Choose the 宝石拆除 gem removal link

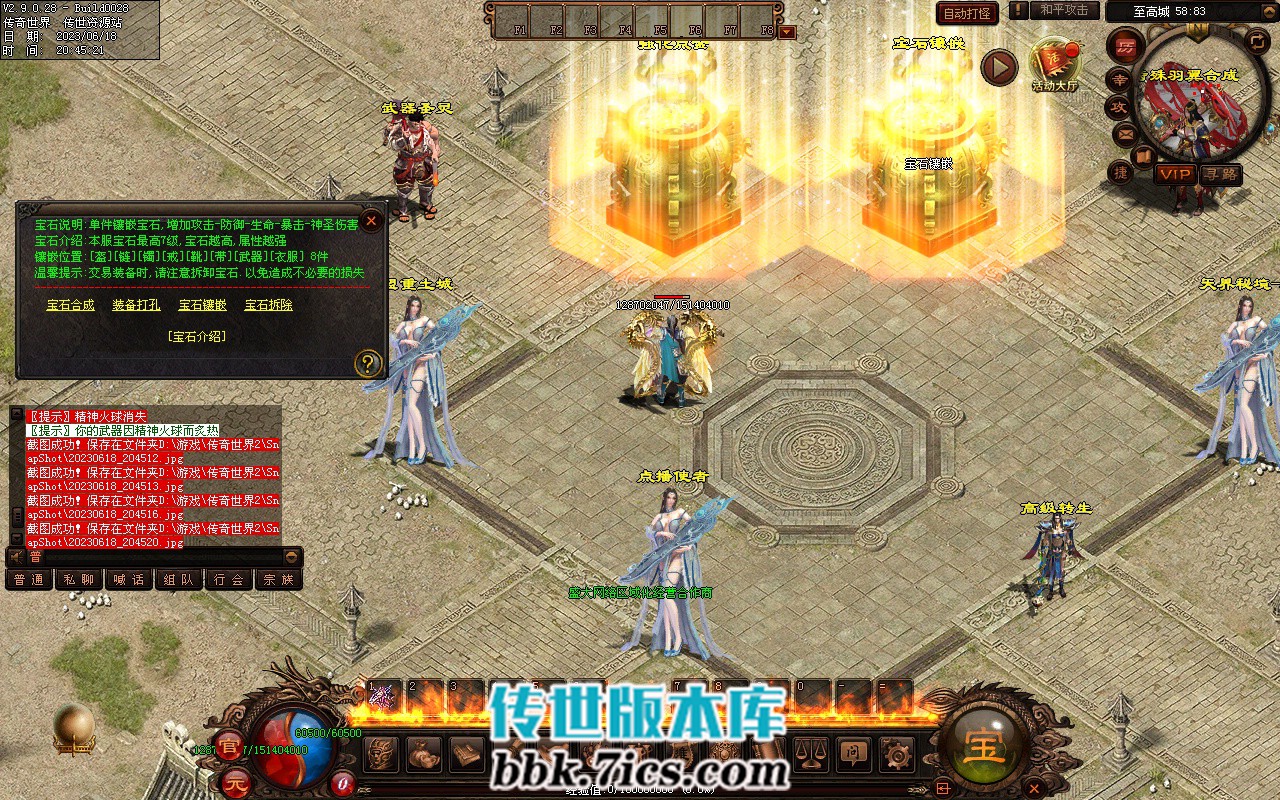pyautogui.click(x=269, y=305)
